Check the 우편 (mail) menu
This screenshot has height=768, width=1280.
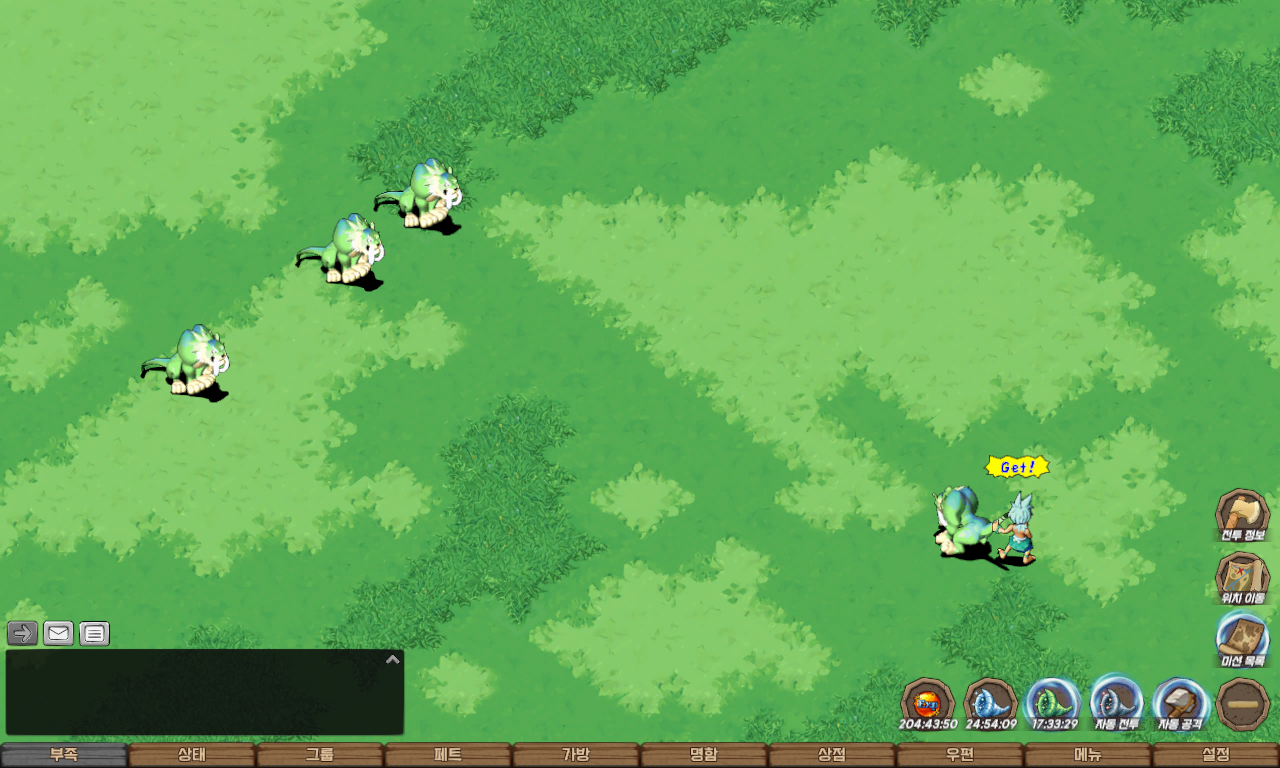click(959, 755)
